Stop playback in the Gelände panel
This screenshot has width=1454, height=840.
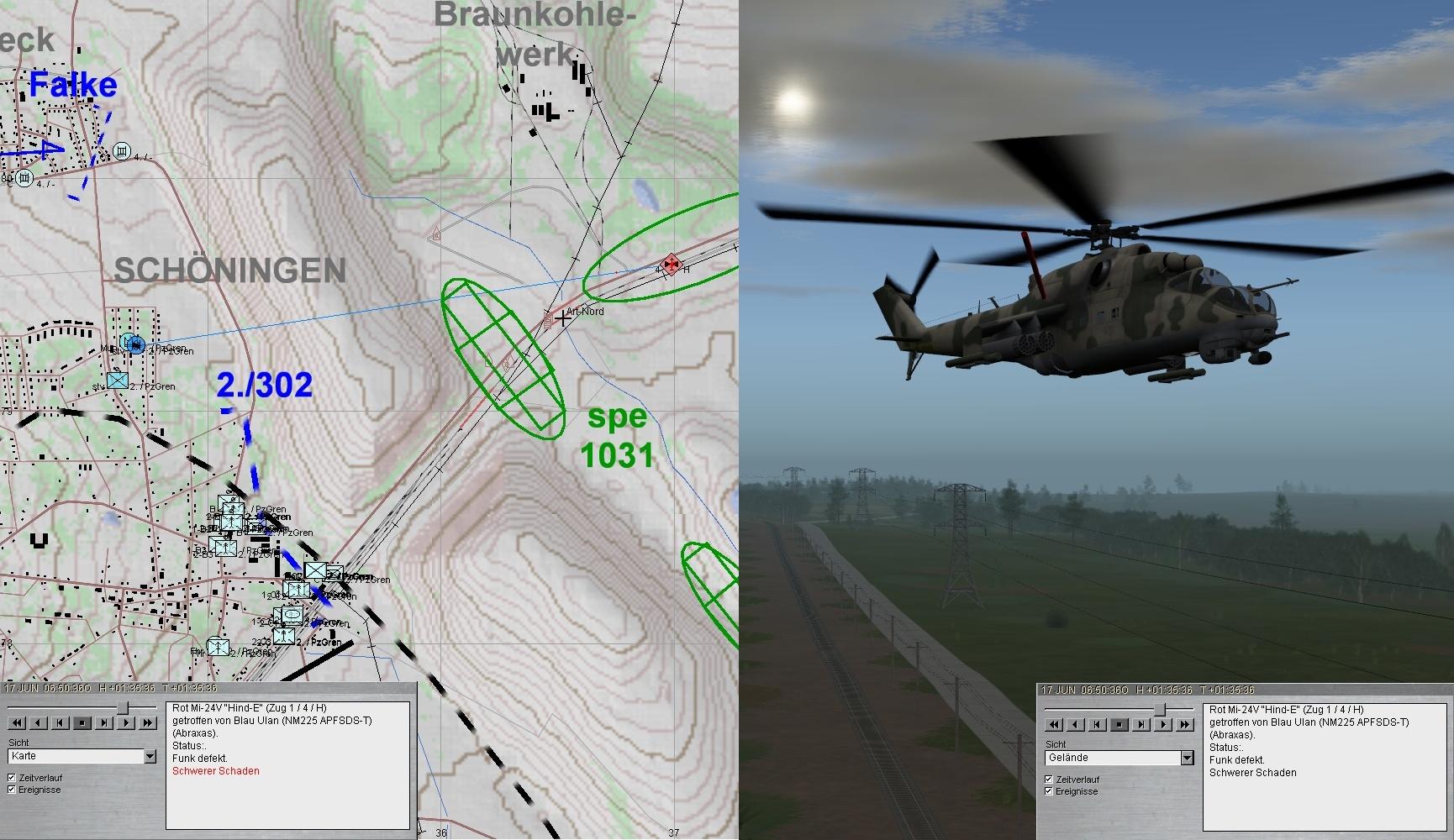pyautogui.click(x=1119, y=724)
